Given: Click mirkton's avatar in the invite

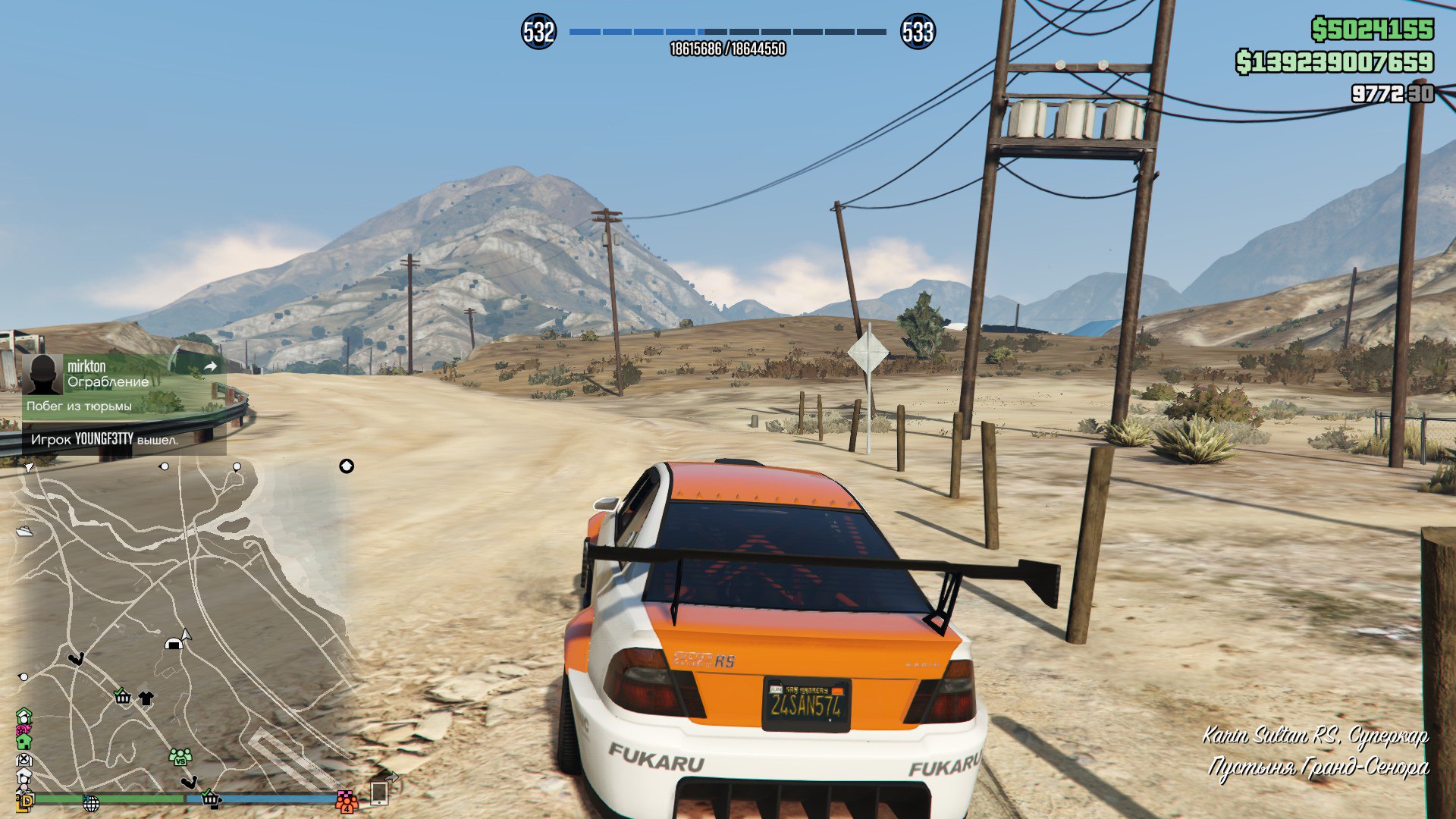Looking at the screenshot, I should tap(42, 374).
